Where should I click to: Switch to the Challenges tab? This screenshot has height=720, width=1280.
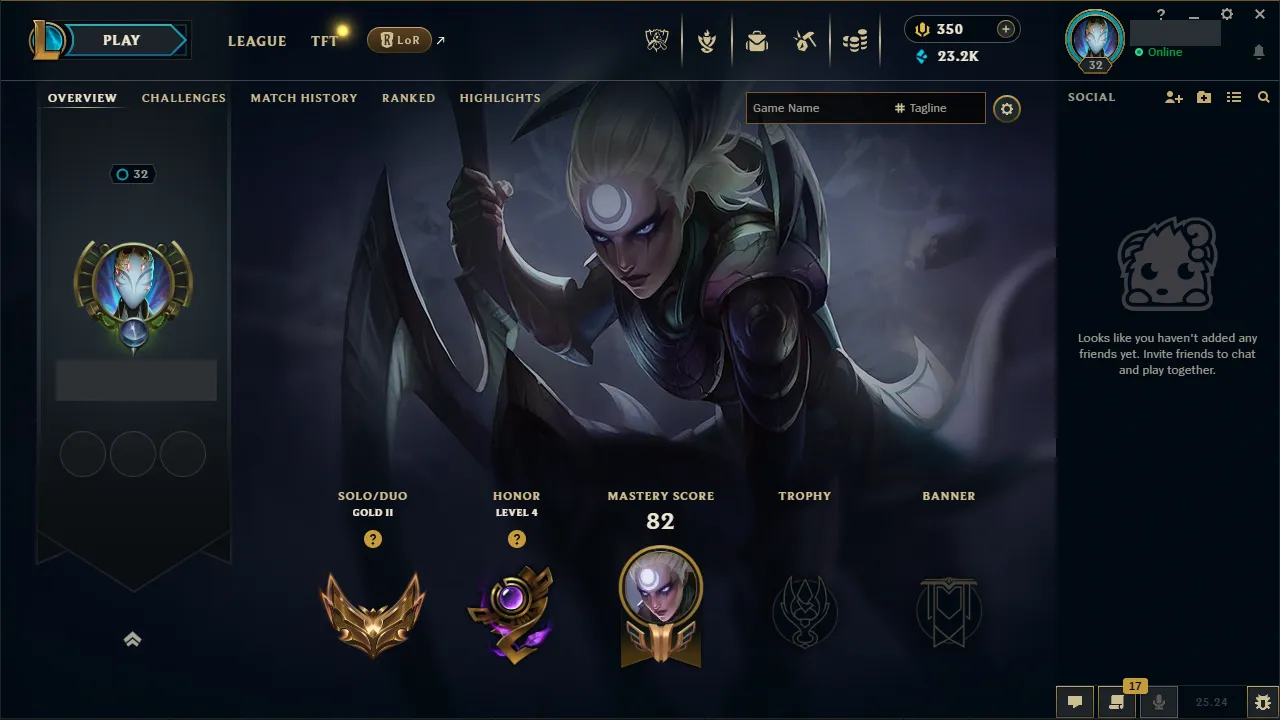[x=184, y=98]
